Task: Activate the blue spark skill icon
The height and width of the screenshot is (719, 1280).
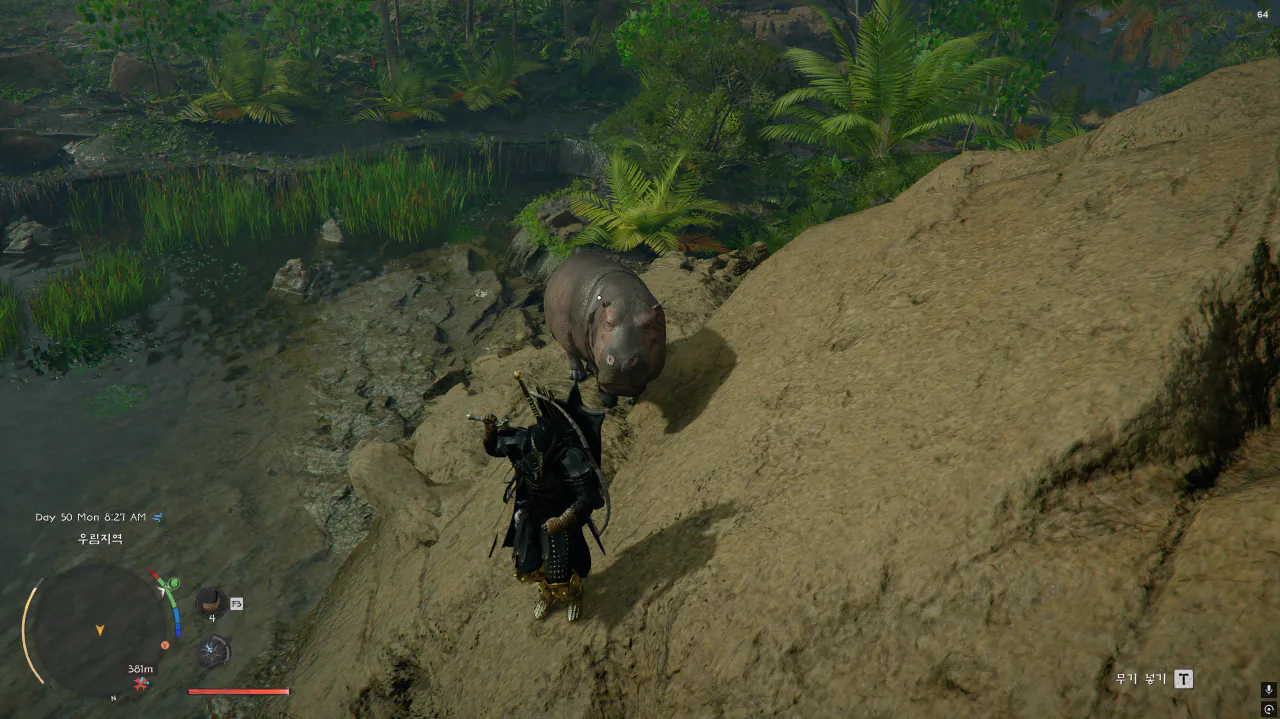Action: [213, 652]
